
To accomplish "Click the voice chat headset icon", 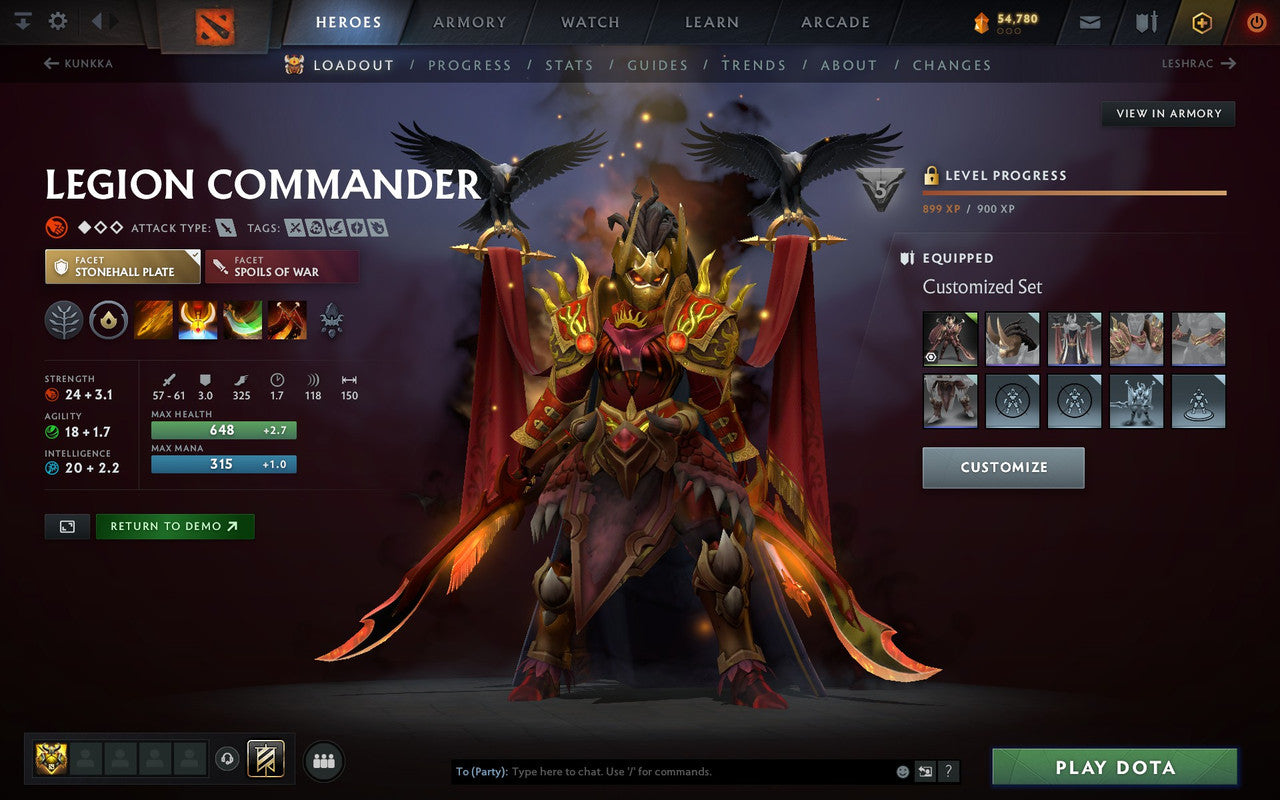I will pyautogui.click(x=228, y=760).
